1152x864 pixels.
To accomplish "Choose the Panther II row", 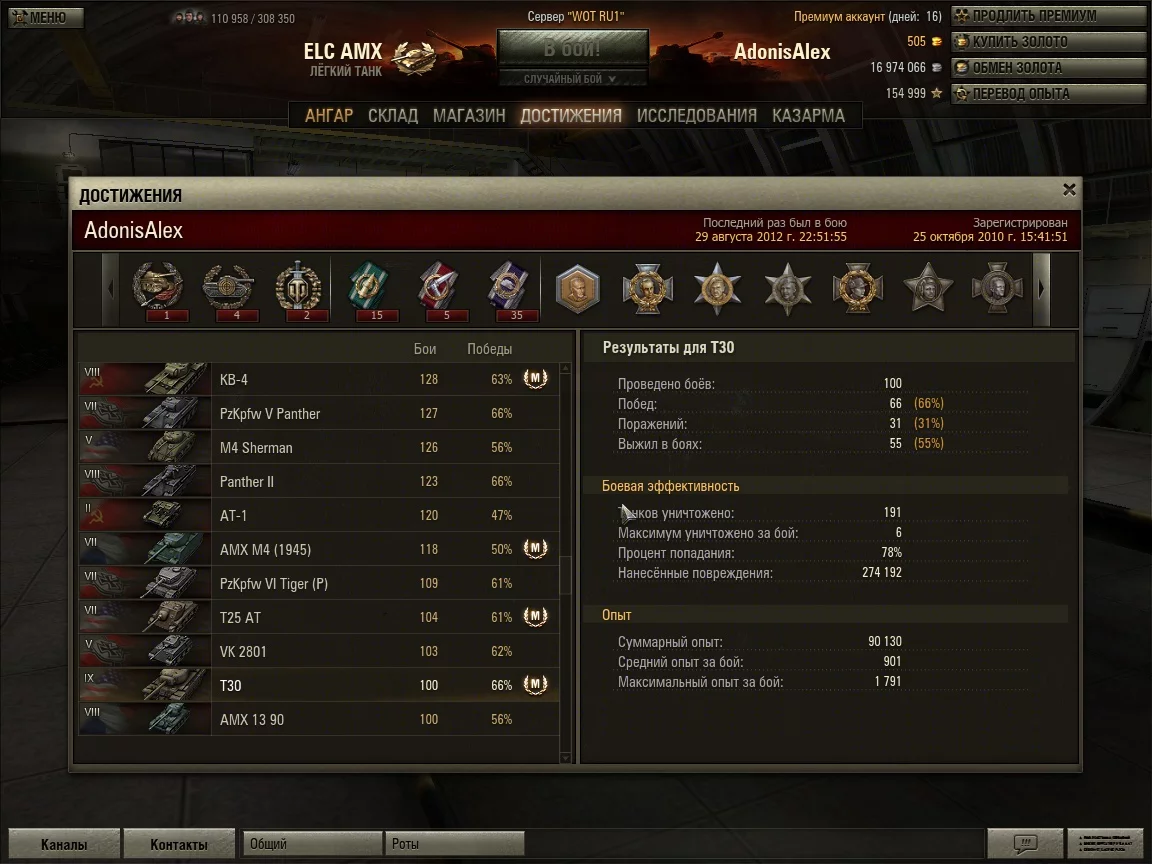I will (318, 482).
